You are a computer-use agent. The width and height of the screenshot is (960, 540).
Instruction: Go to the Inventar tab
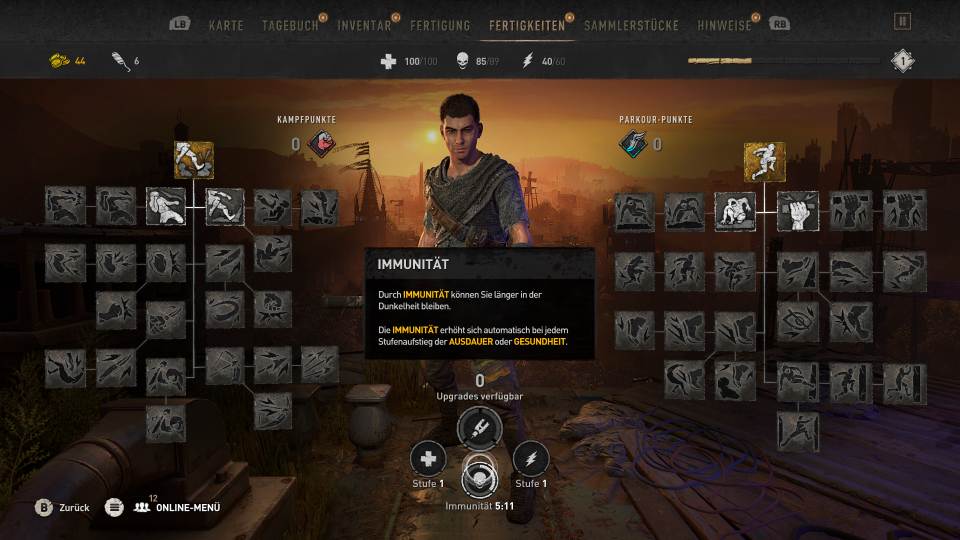(x=364, y=25)
